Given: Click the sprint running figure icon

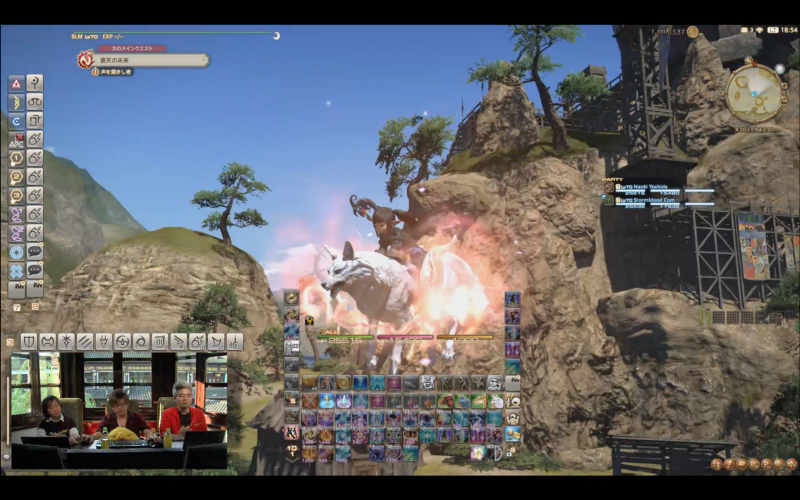Looking at the screenshot, I should click(291, 432).
